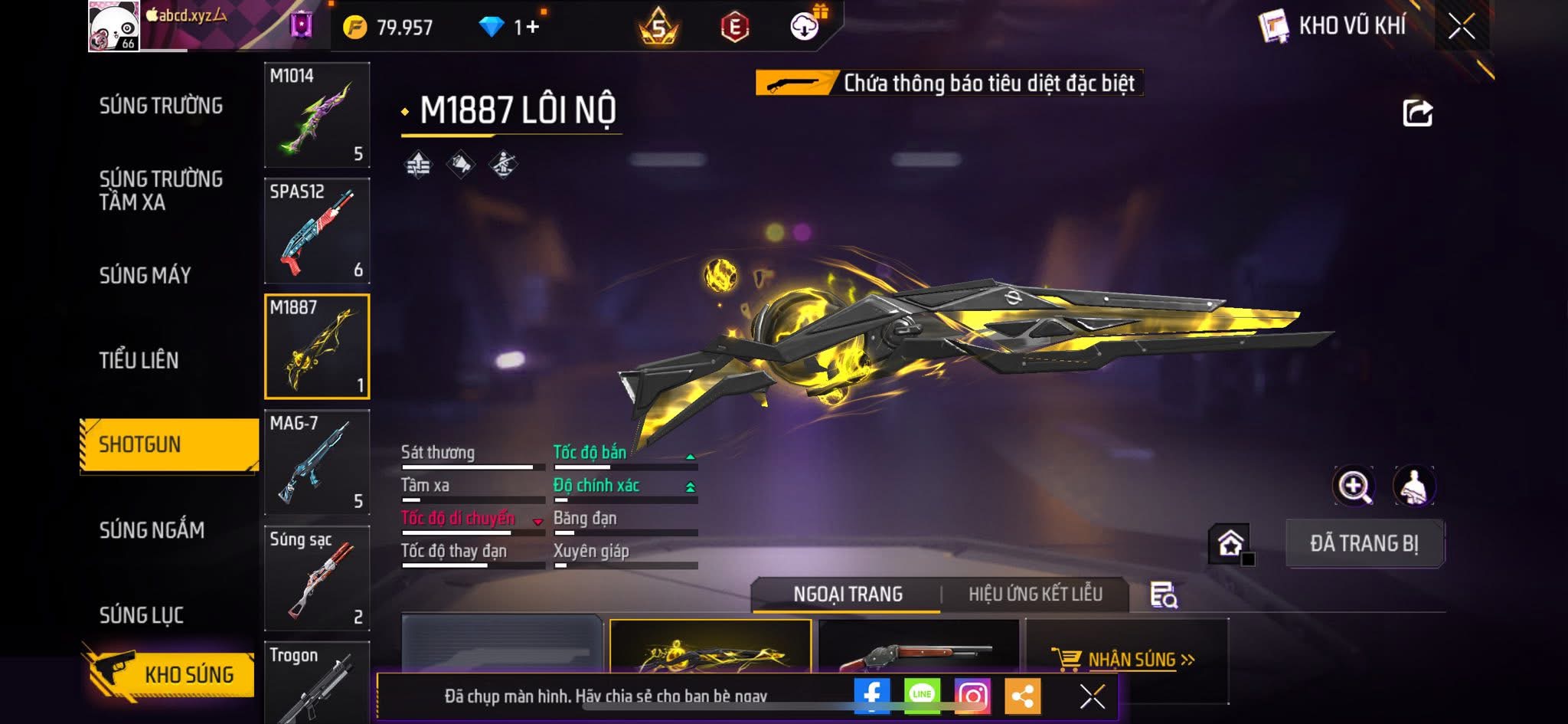Close the Kho Vũ Khí screen
The image size is (1568, 724).
tap(1461, 27)
